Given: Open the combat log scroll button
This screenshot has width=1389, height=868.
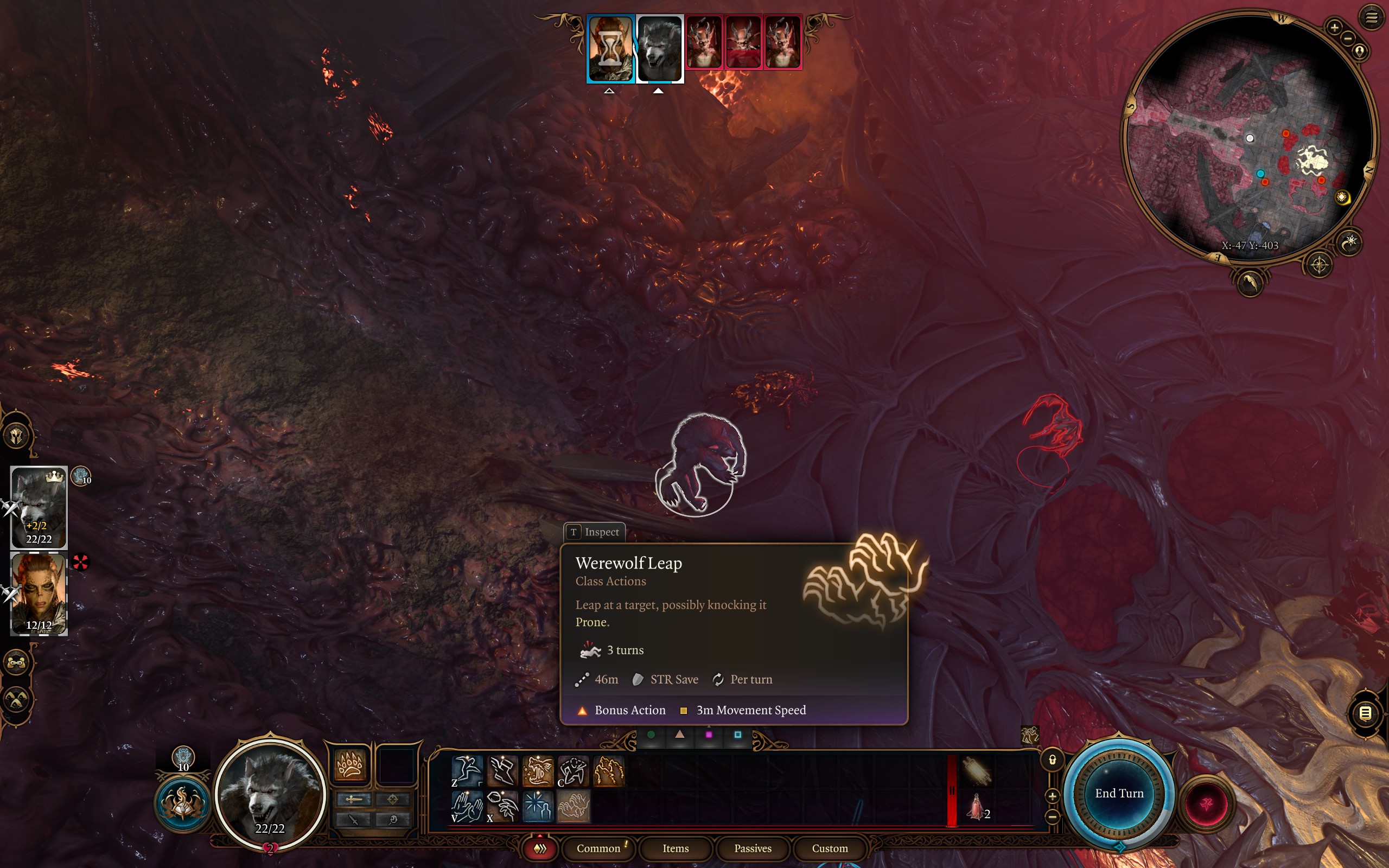Looking at the screenshot, I should point(1366,713).
